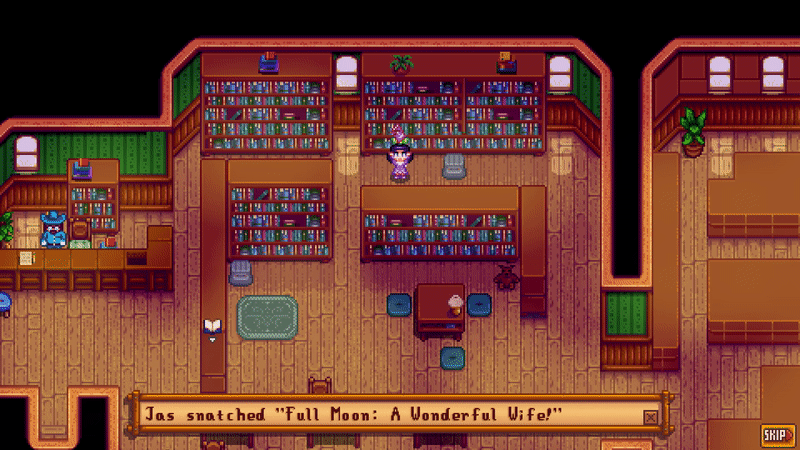Close the Jas message banner
Viewport: 800px width, 450px height.
click(x=651, y=416)
